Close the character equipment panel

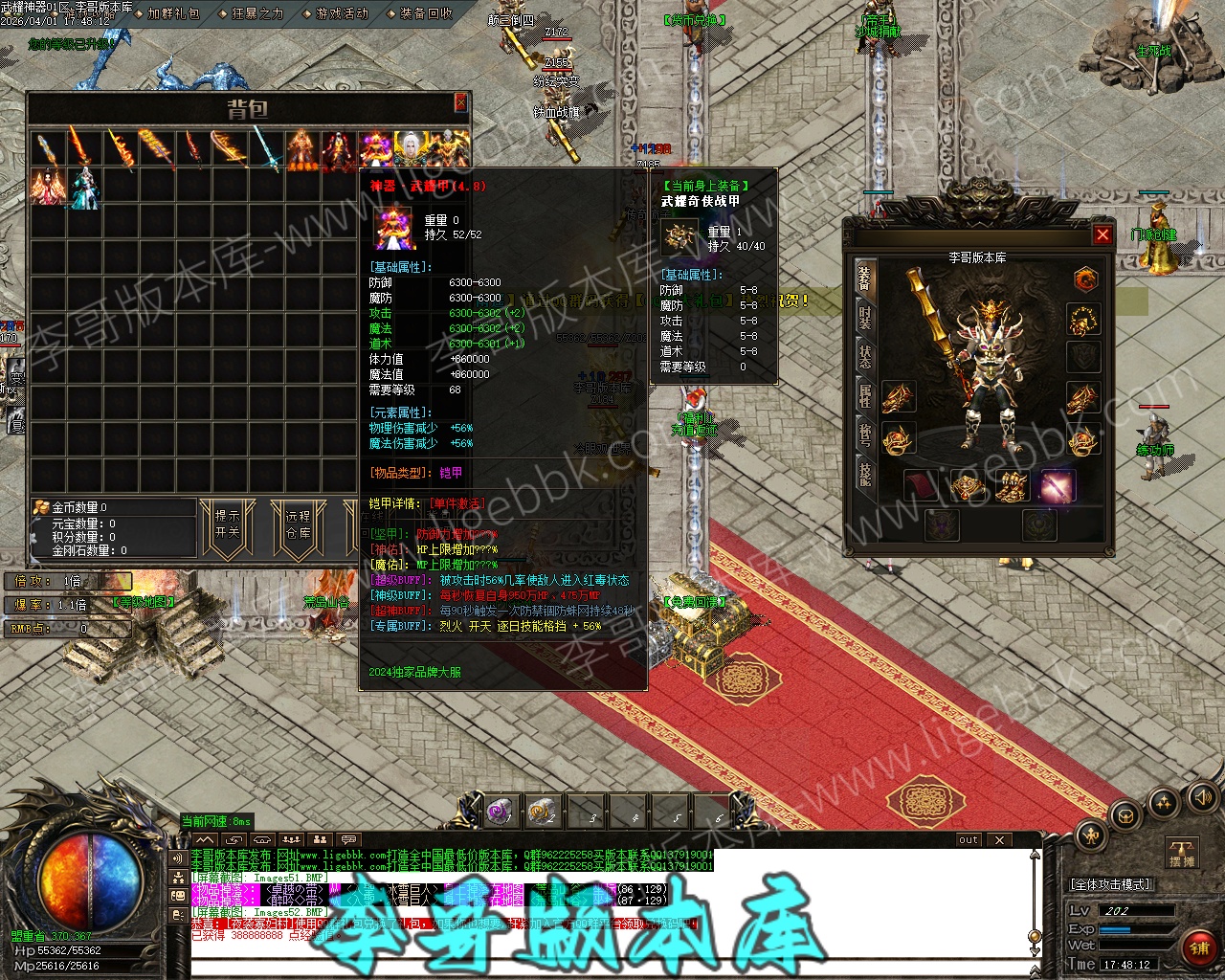(x=1102, y=234)
